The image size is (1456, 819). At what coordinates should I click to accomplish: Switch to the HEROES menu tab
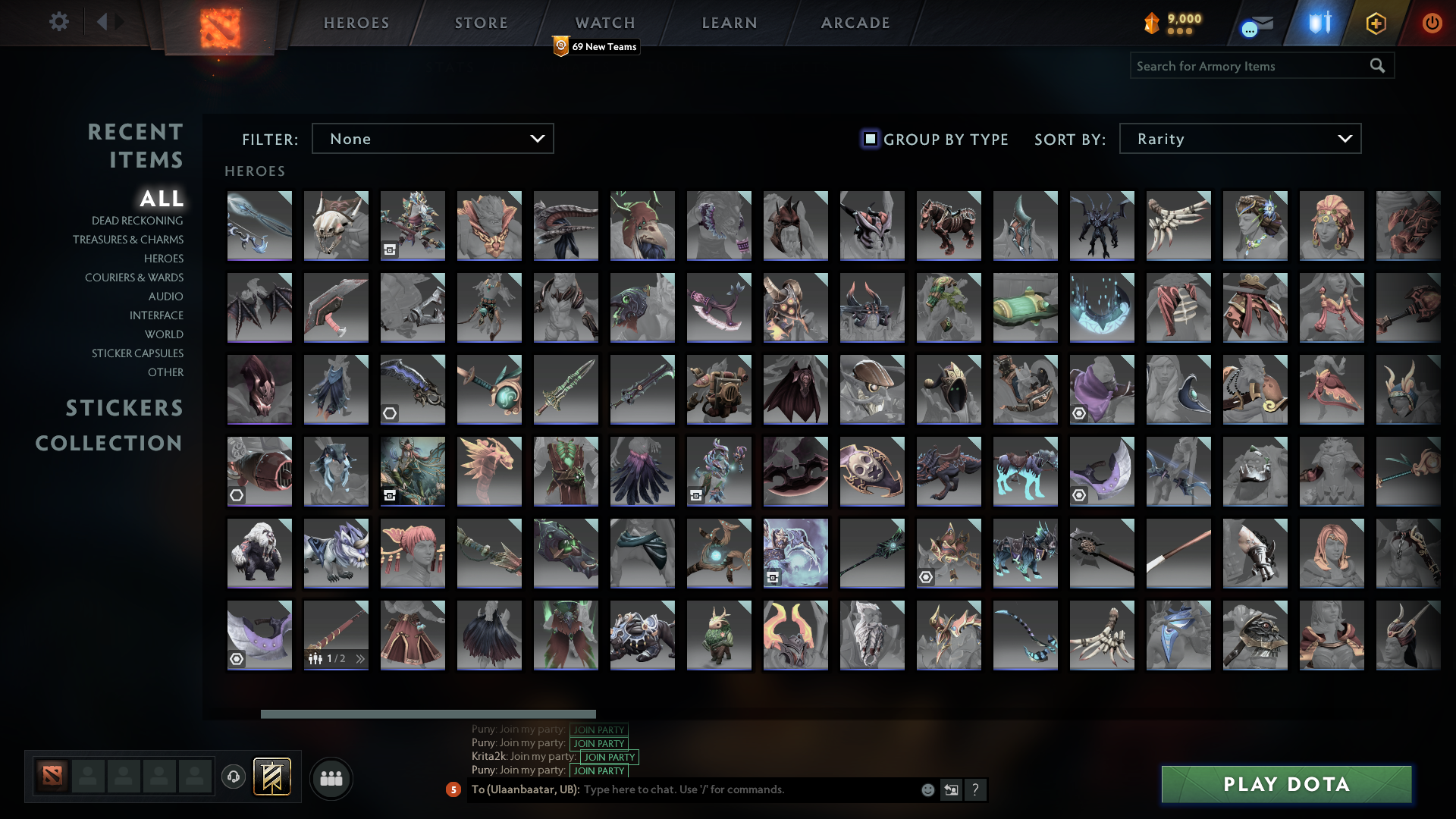pos(356,23)
